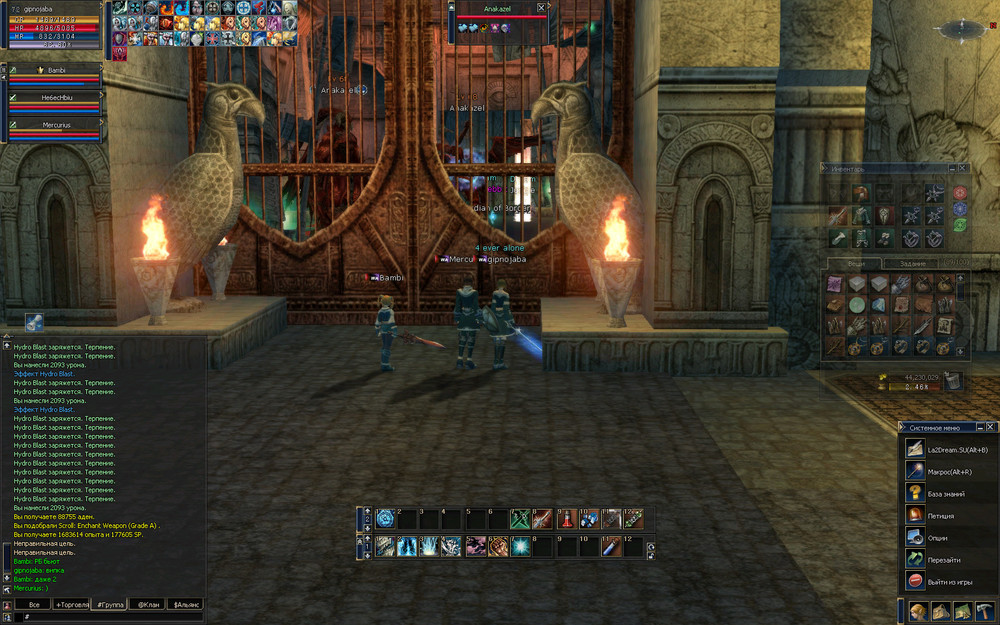Viewport: 1000px width, 625px height.
Task: Switch to the Задание inventory tab
Action: (912, 262)
